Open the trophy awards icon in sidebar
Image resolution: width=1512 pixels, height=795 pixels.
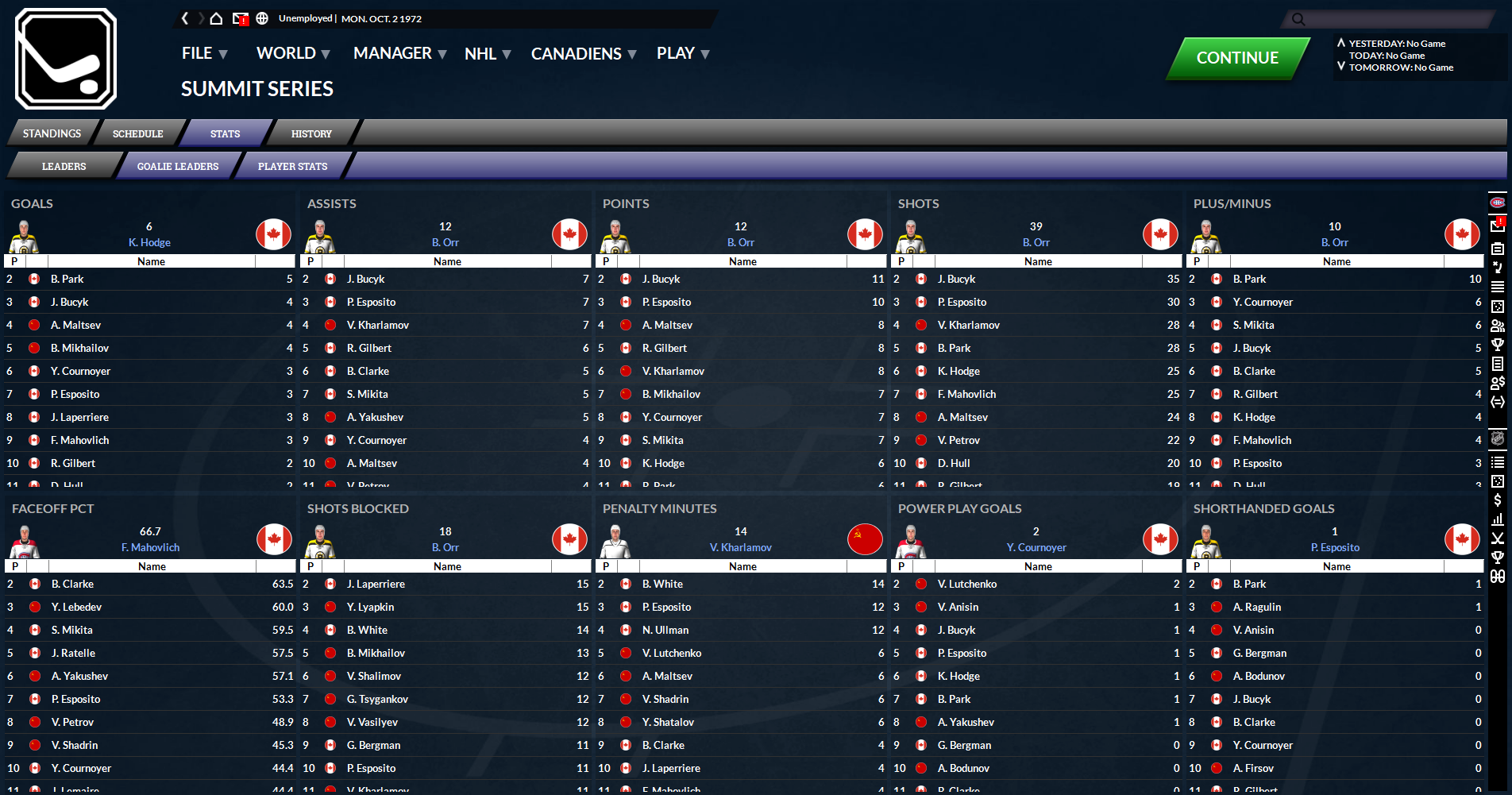[1498, 345]
